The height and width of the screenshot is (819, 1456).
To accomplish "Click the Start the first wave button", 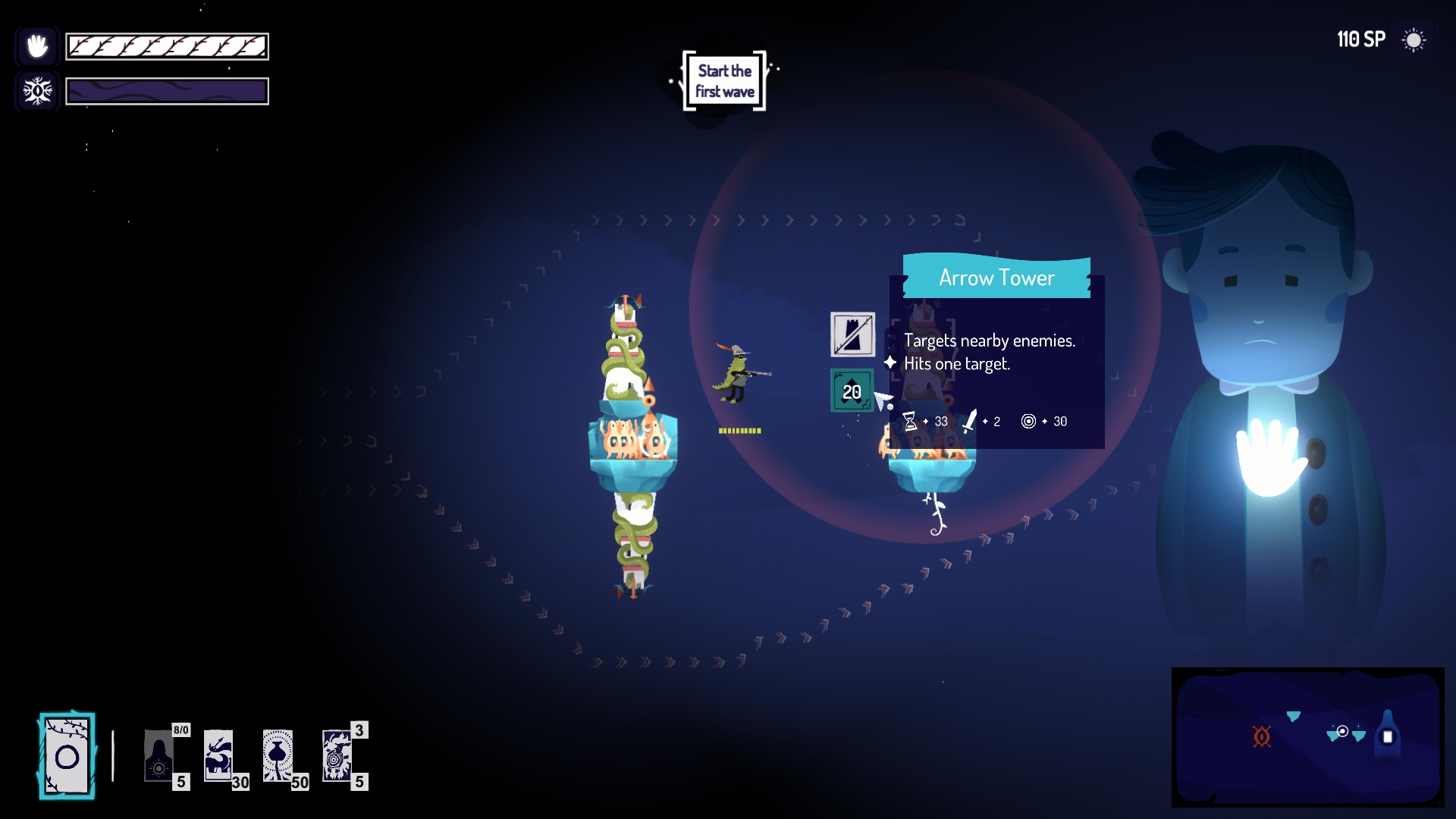I will click(x=724, y=81).
